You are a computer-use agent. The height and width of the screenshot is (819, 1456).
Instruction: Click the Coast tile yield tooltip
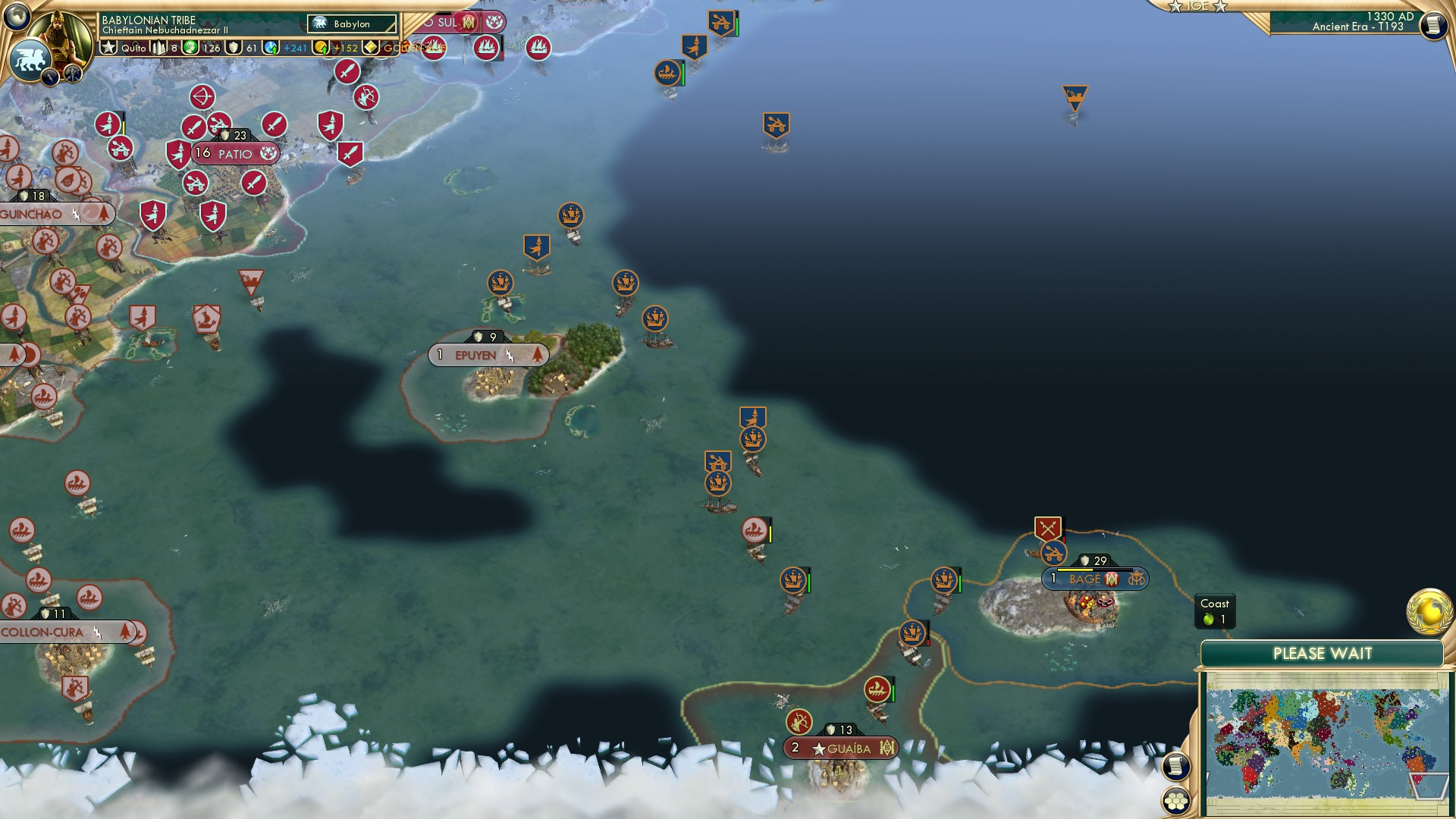pos(1216,611)
